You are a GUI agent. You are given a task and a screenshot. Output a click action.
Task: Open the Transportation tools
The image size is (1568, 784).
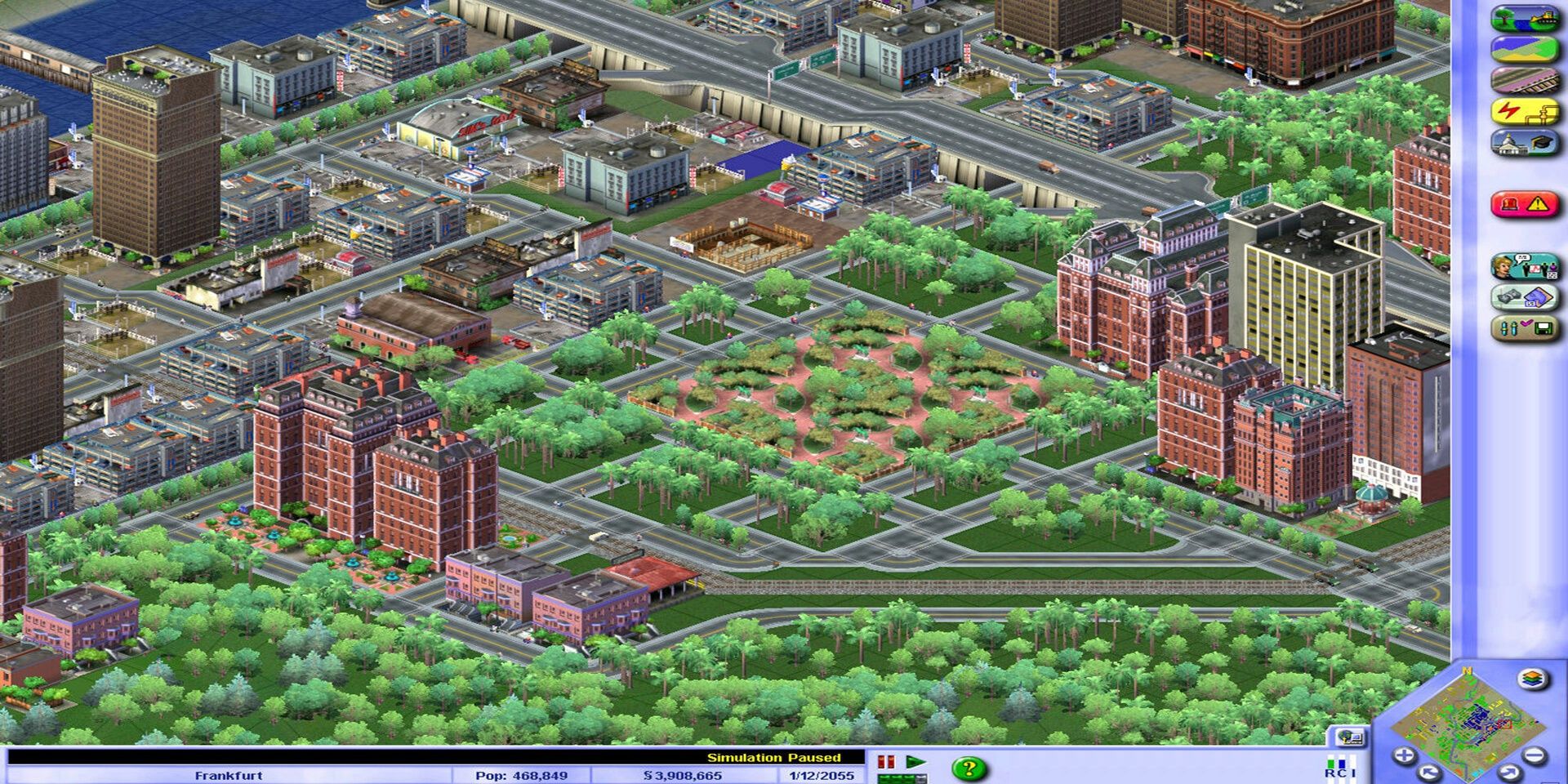coord(1527,82)
